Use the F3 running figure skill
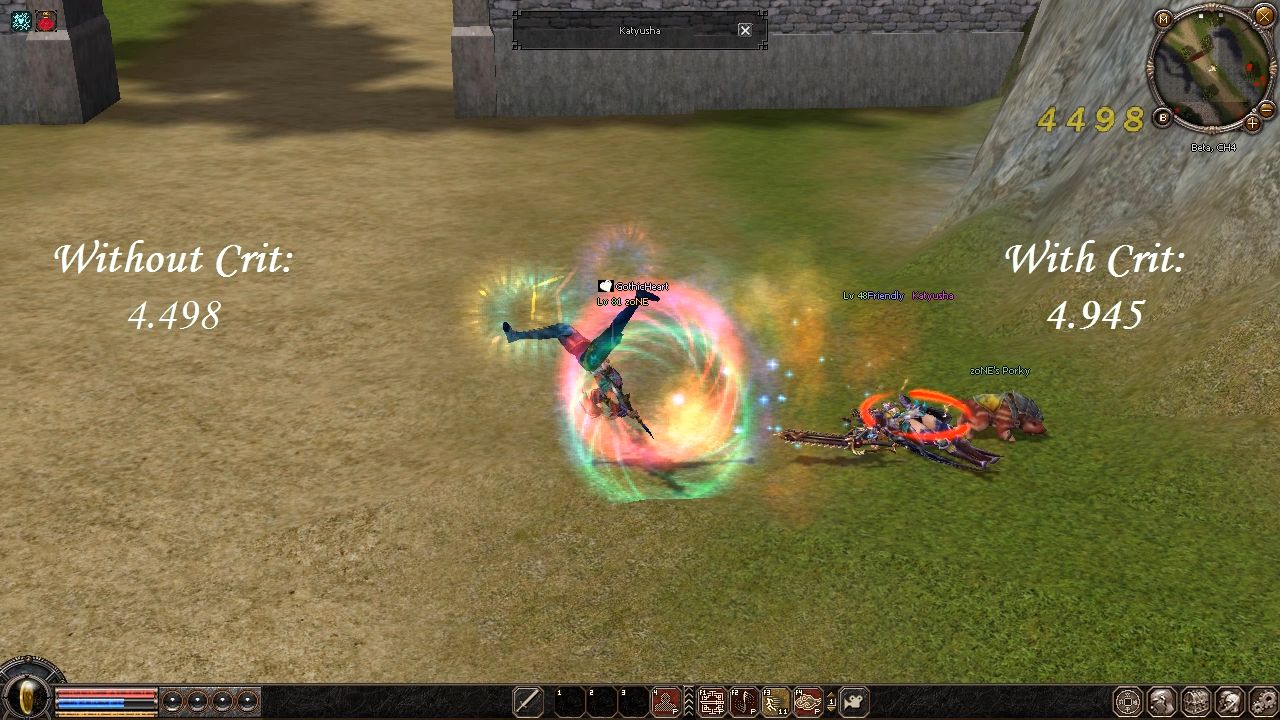Image resolution: width=1280 pixels, height=720 pixels. click(776, 701)
